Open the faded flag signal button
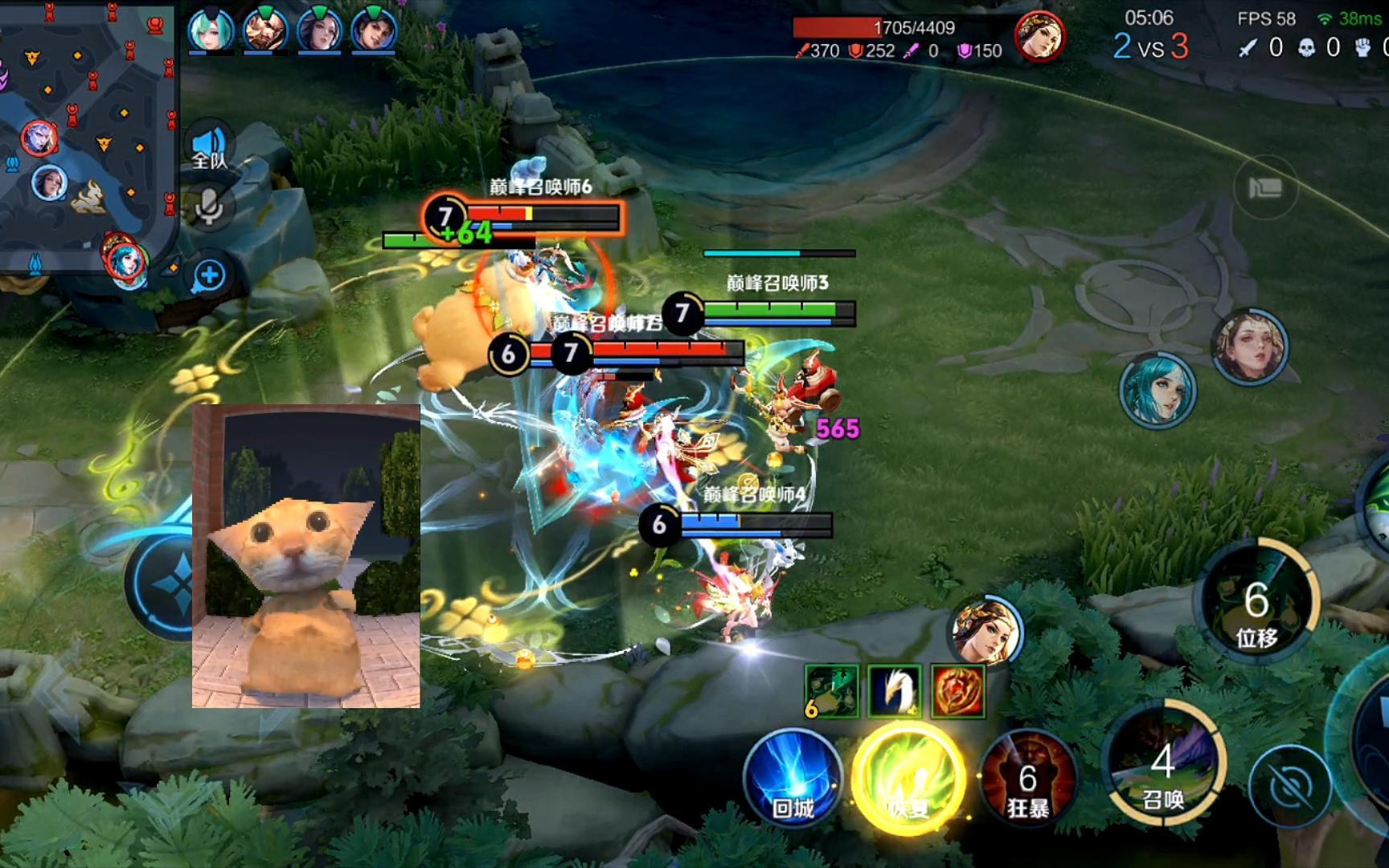 1265,188
